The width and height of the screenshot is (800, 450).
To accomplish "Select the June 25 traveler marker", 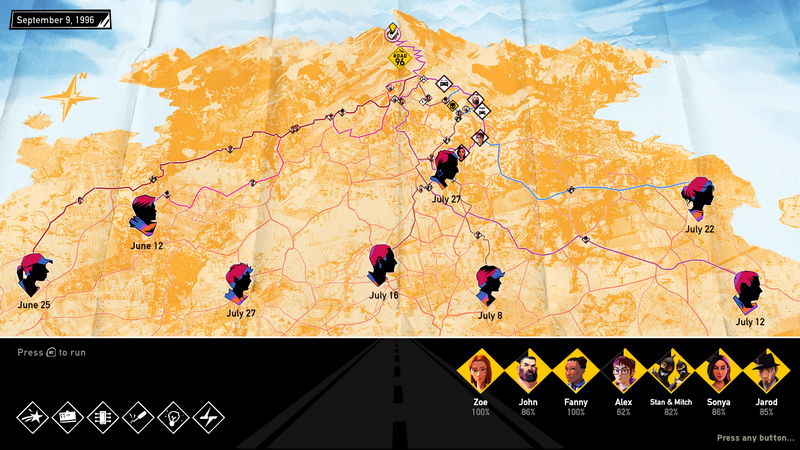I will tap(34, 275).
